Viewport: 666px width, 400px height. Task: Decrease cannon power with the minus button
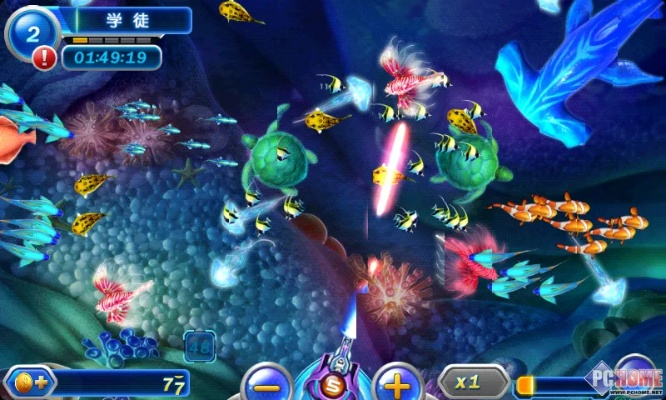[266, 384]
